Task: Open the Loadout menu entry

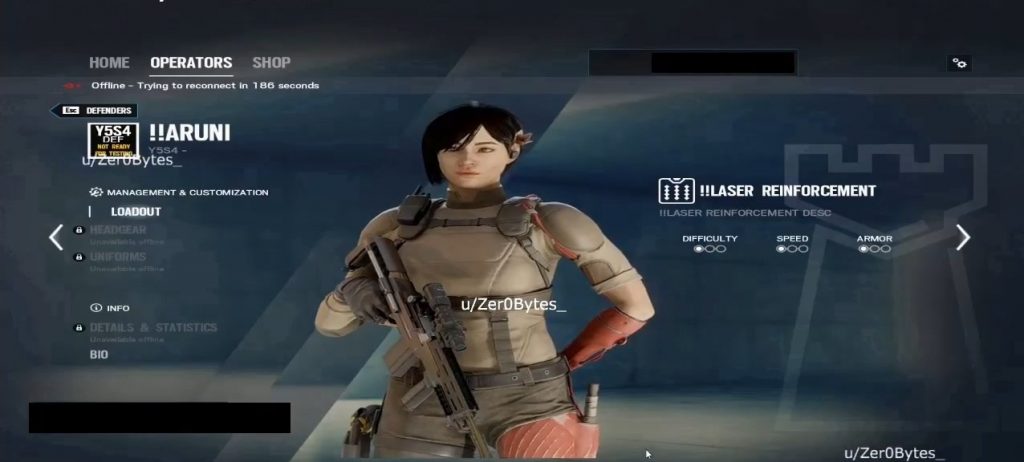Action: click(x=136, y=212)
